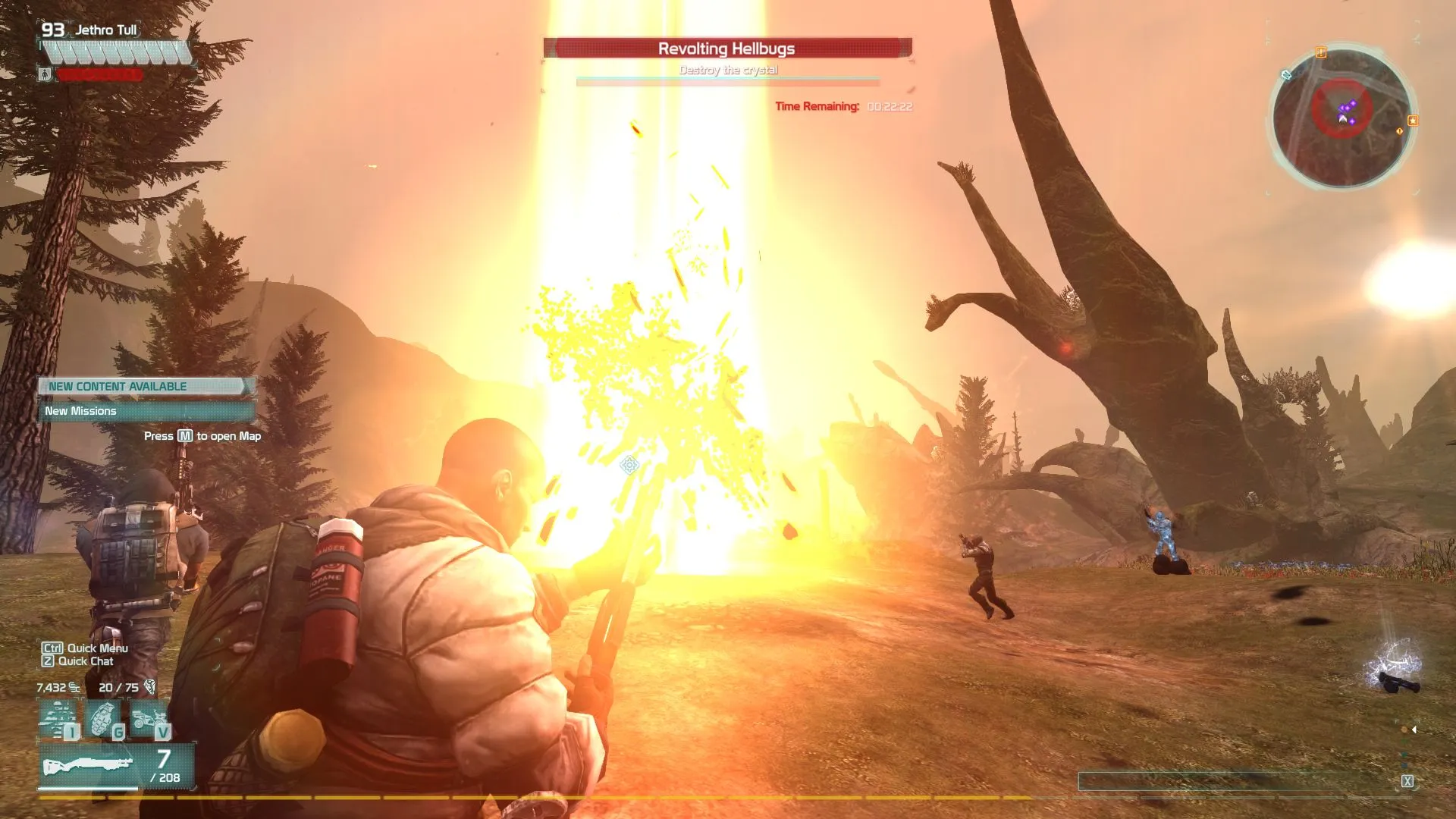Select the blue marker on minimap rim
Image resolution: width=1456 pixels, height=819 pixels.
(1286, 74)
